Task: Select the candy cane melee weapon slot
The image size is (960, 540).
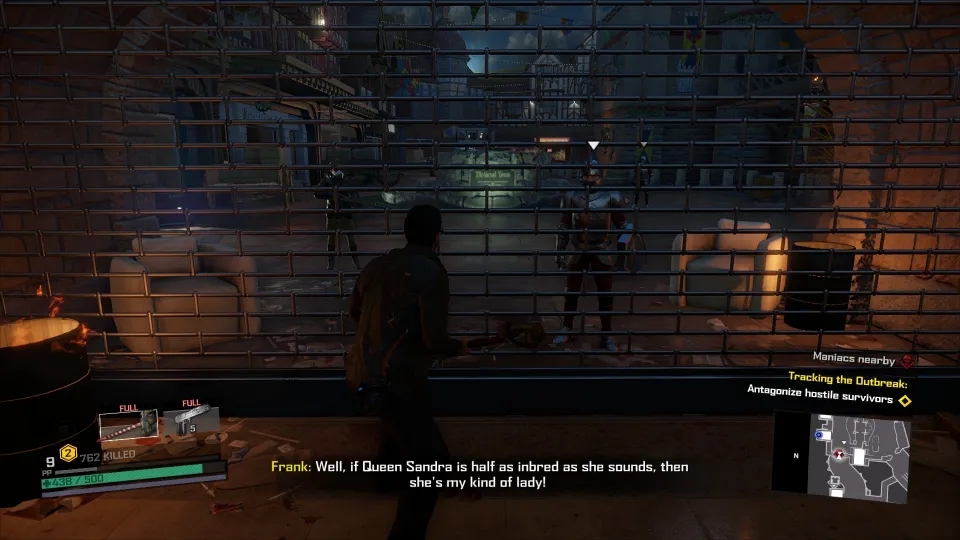Action: click(128, 425)
